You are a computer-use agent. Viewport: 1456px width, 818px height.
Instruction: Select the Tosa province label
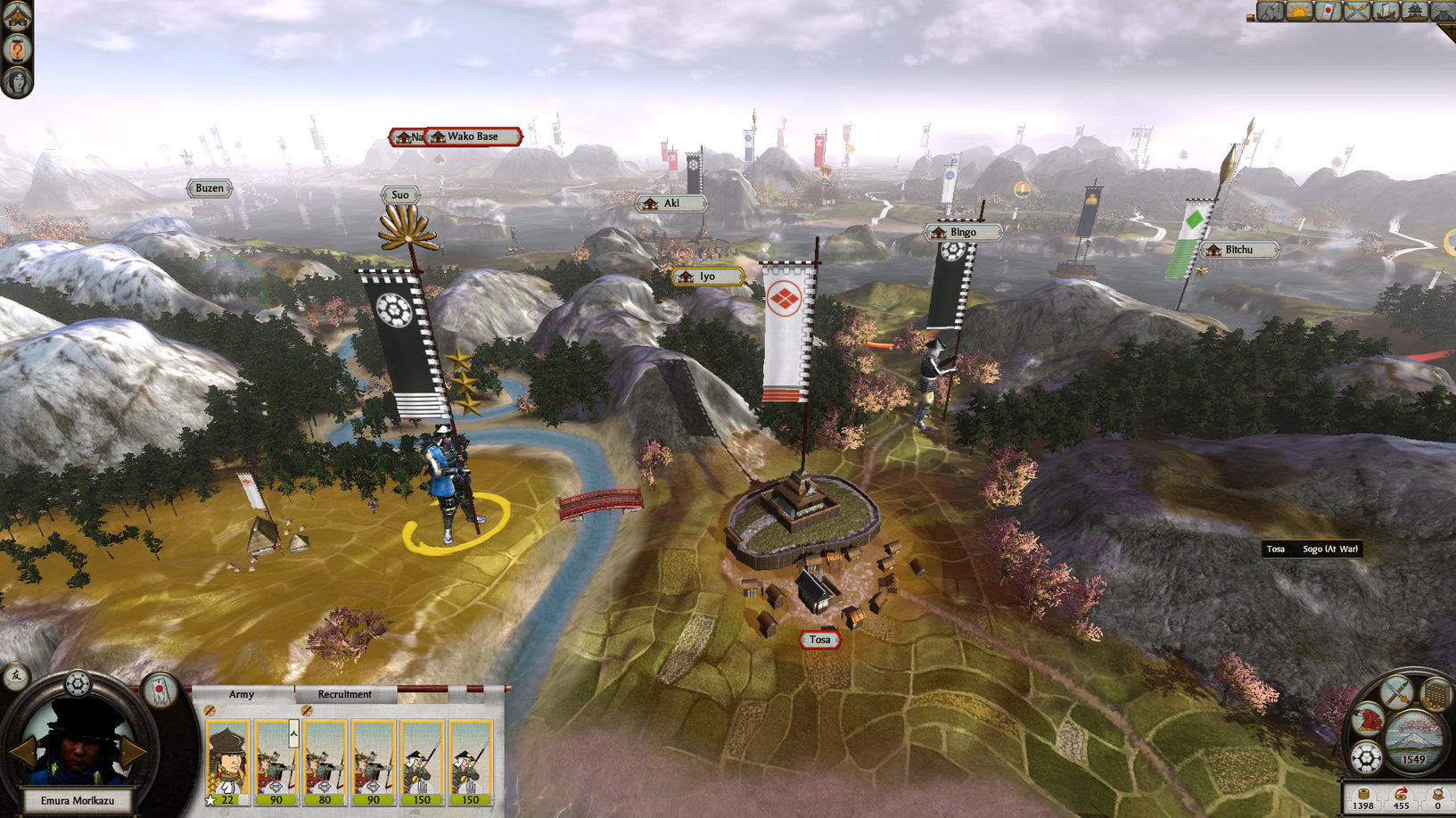click(x=818, y=640)
